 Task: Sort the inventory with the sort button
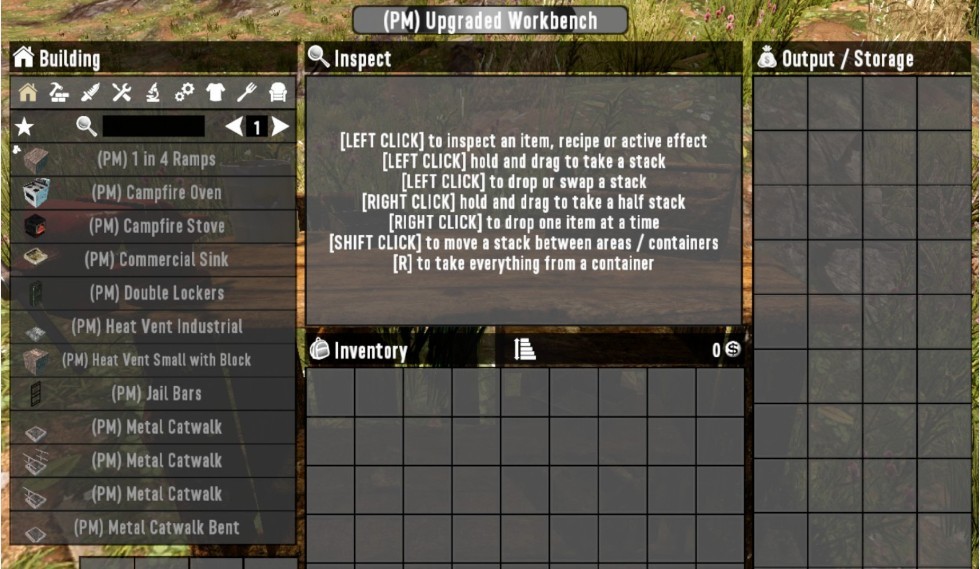(x=525, y=349)
